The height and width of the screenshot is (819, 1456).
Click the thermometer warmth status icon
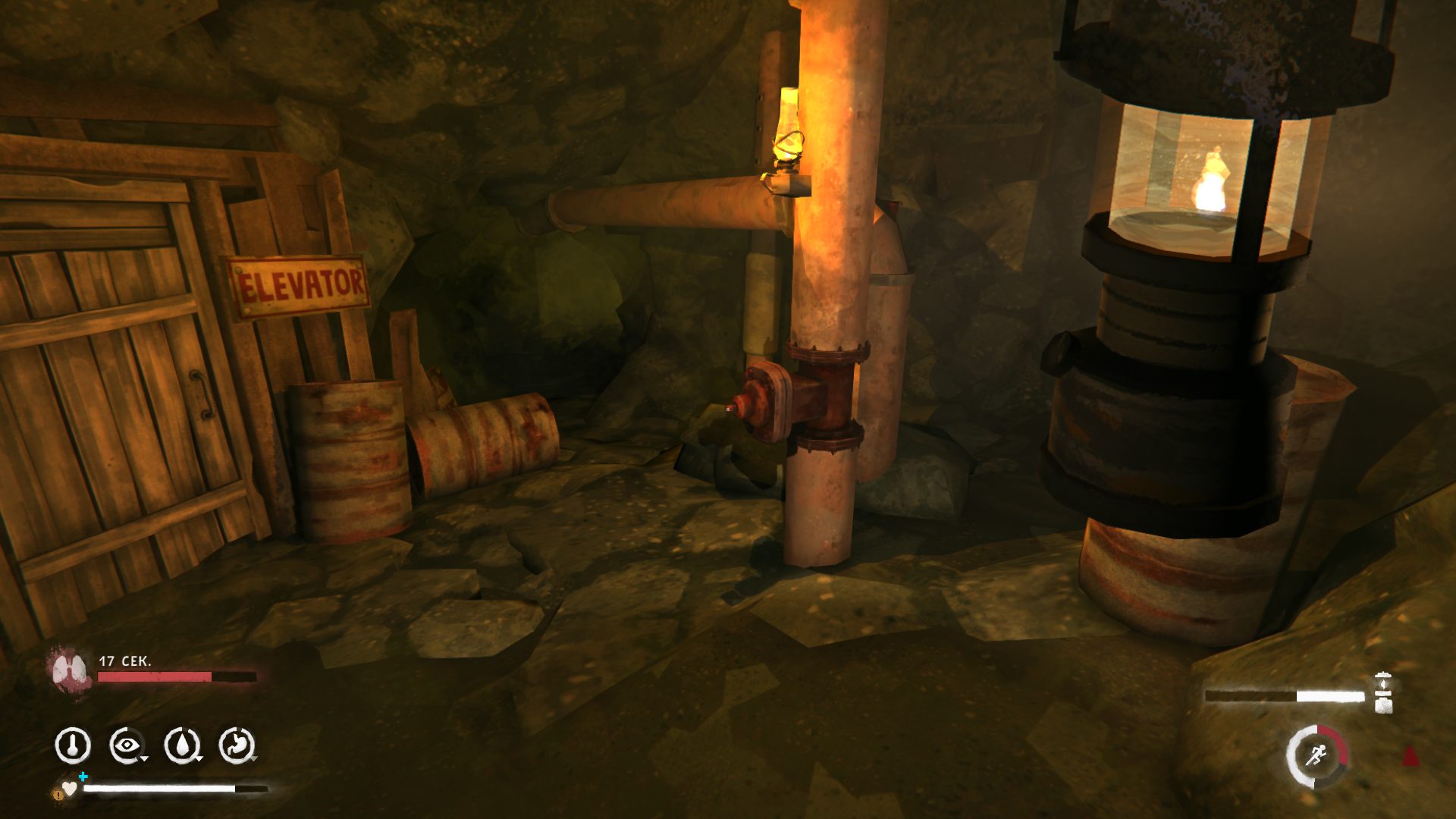(x=73, y=745)
